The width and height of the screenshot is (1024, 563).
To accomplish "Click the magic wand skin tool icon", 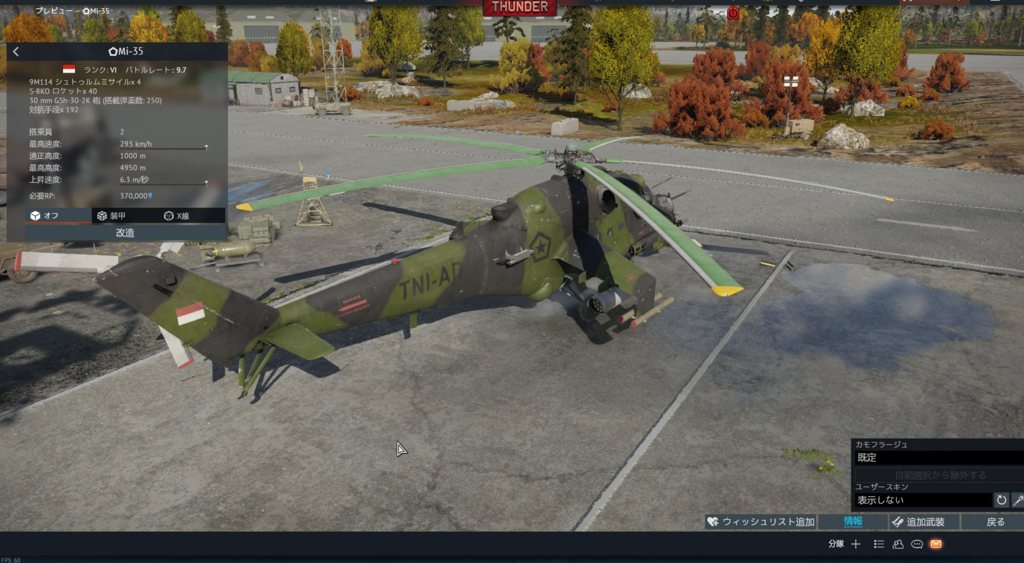I will tap(1018, 499).
